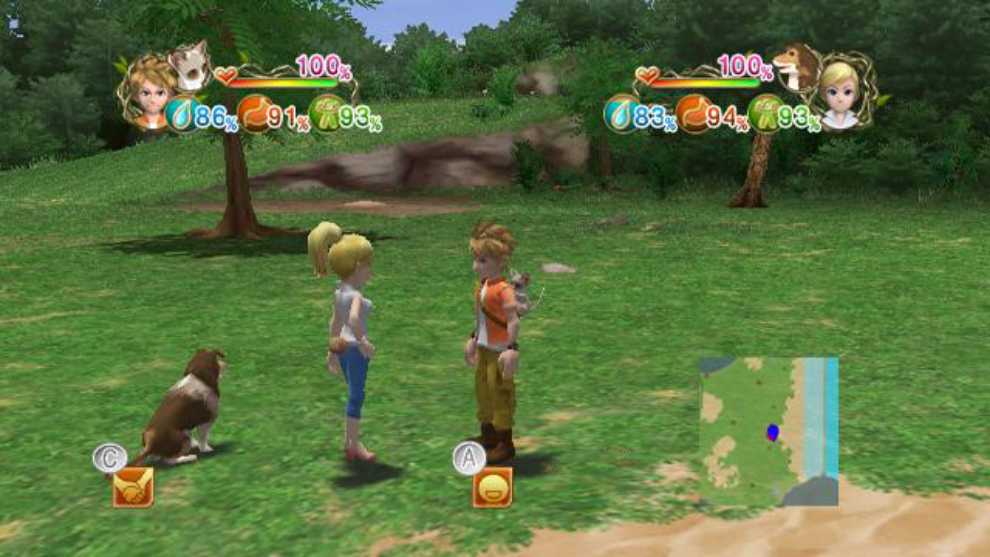Viewport: 990px width, 557px height.
Task: Activate the orange face action icon
Action: pos(492,487)
